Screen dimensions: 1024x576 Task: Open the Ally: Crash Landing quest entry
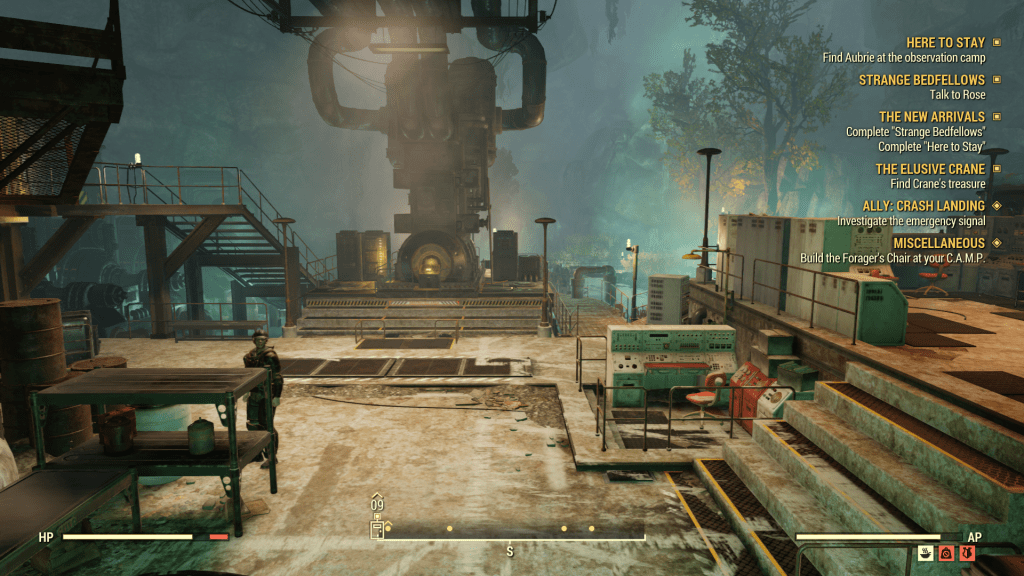(923, 206)
